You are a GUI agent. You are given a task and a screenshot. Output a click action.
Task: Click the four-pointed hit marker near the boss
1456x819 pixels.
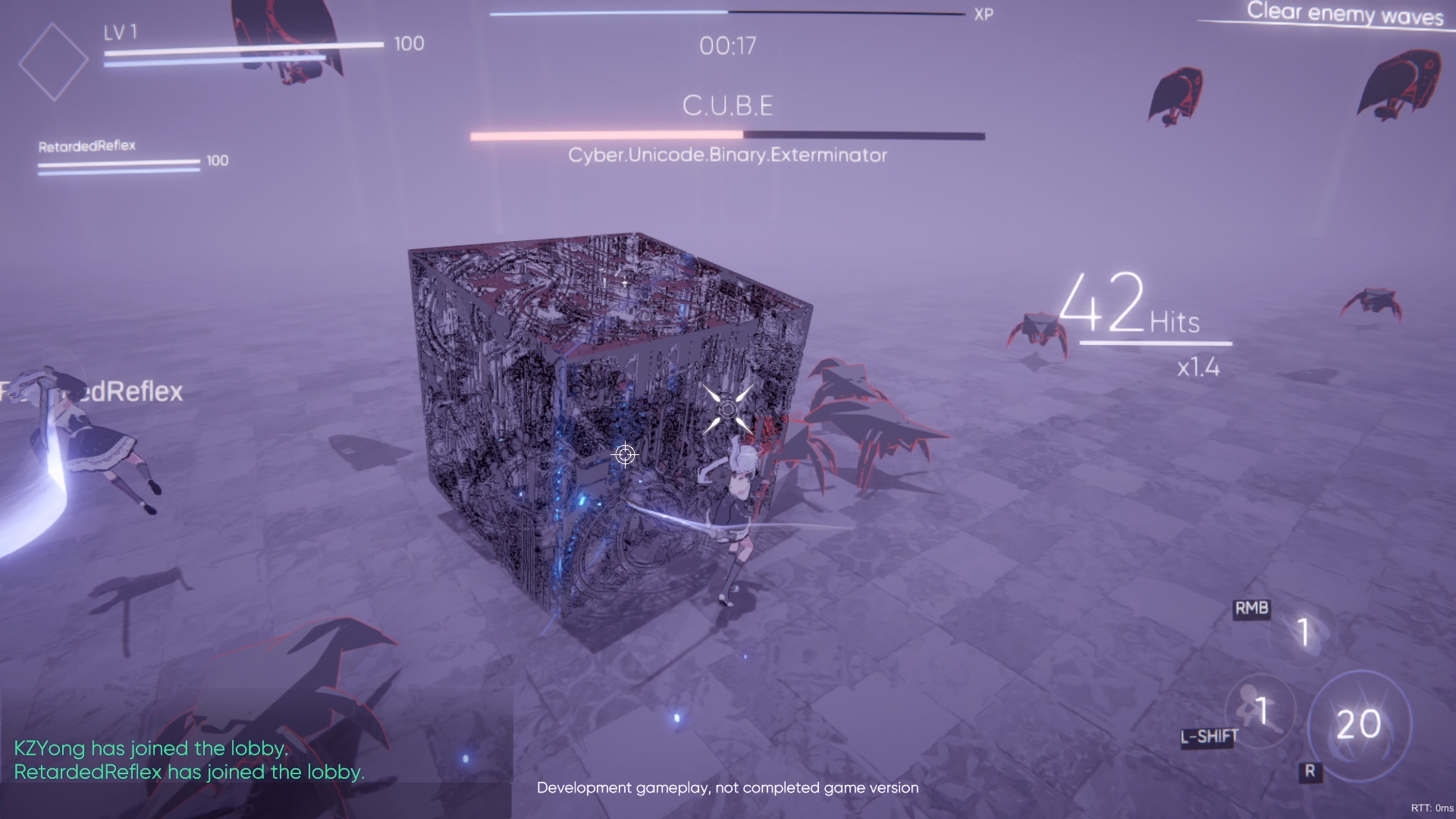point(729,409)
